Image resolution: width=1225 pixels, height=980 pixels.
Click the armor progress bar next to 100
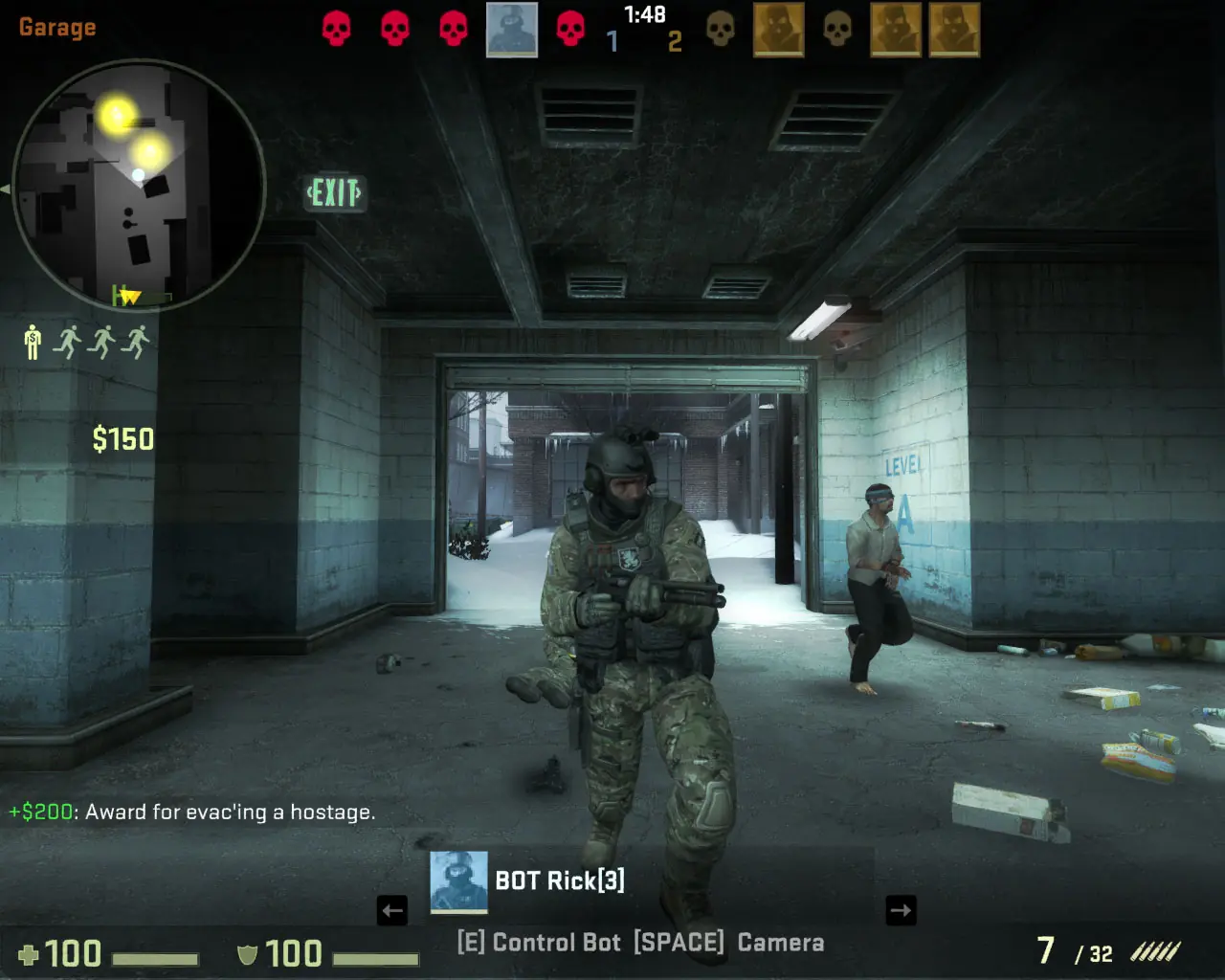tap(373, 956)
